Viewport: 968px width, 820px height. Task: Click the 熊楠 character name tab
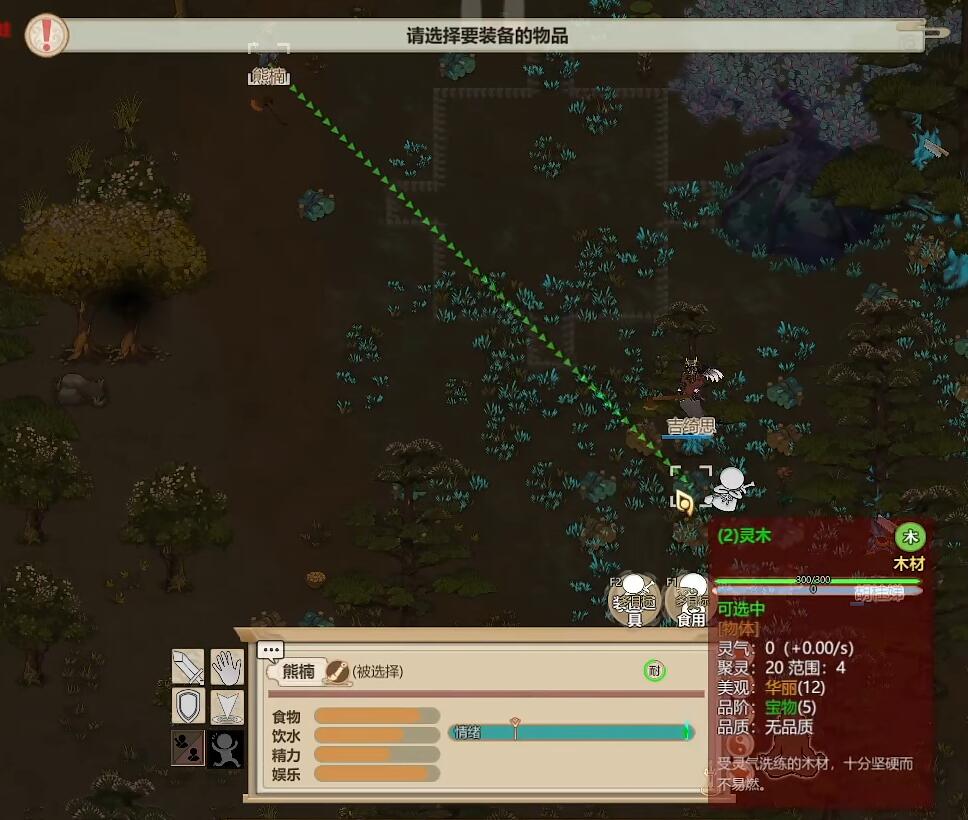point(298,672)
